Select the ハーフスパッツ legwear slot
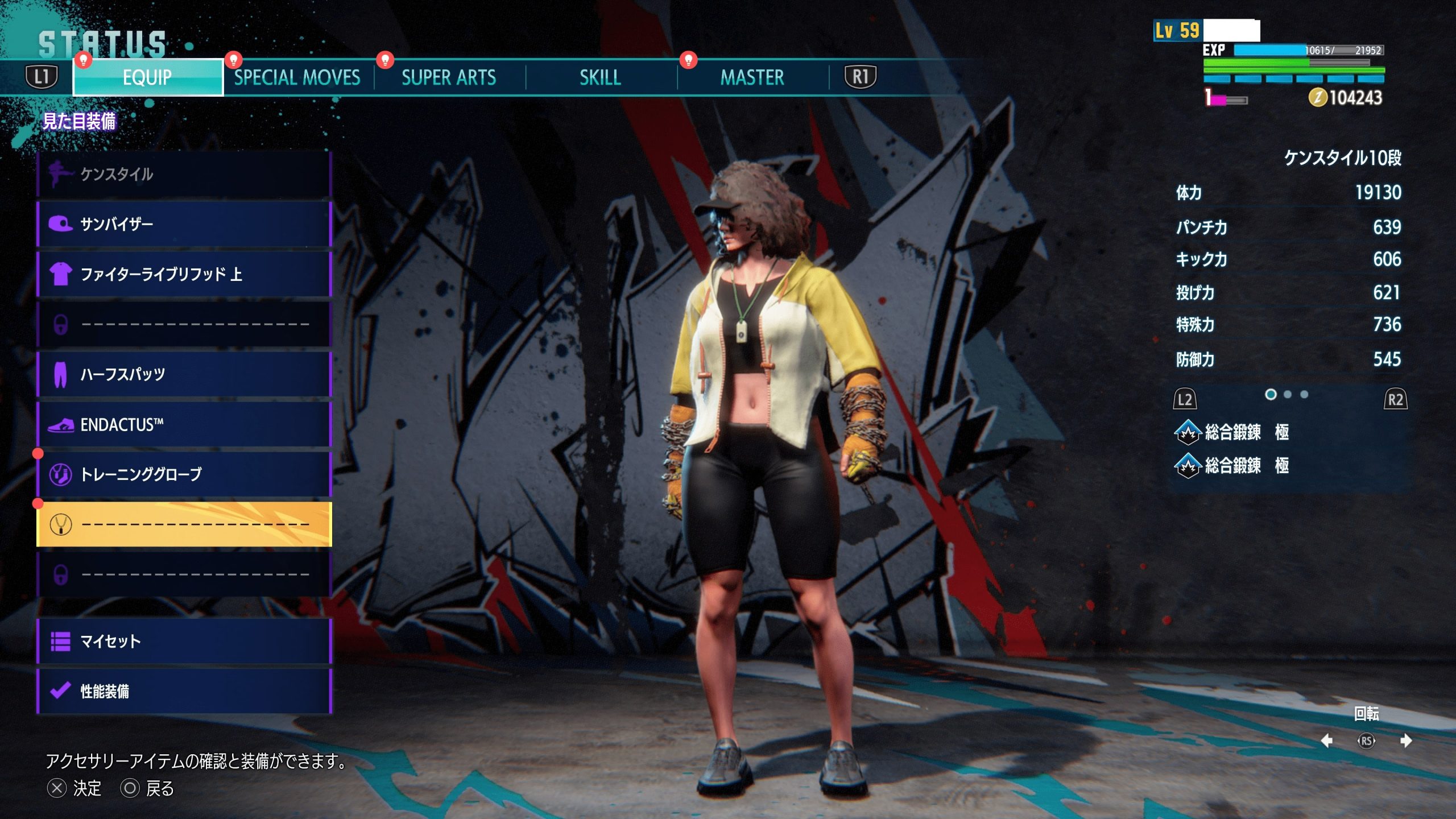Viewport: 1456px width, 819px height. pyautogui.click(x=184, y=374)
